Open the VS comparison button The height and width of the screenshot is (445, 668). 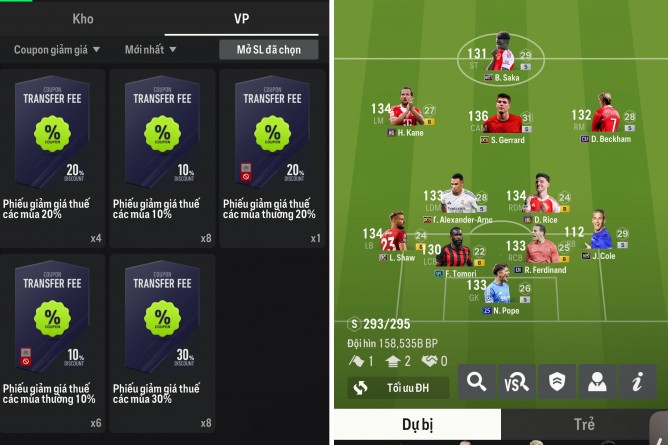tap(516, 382)
